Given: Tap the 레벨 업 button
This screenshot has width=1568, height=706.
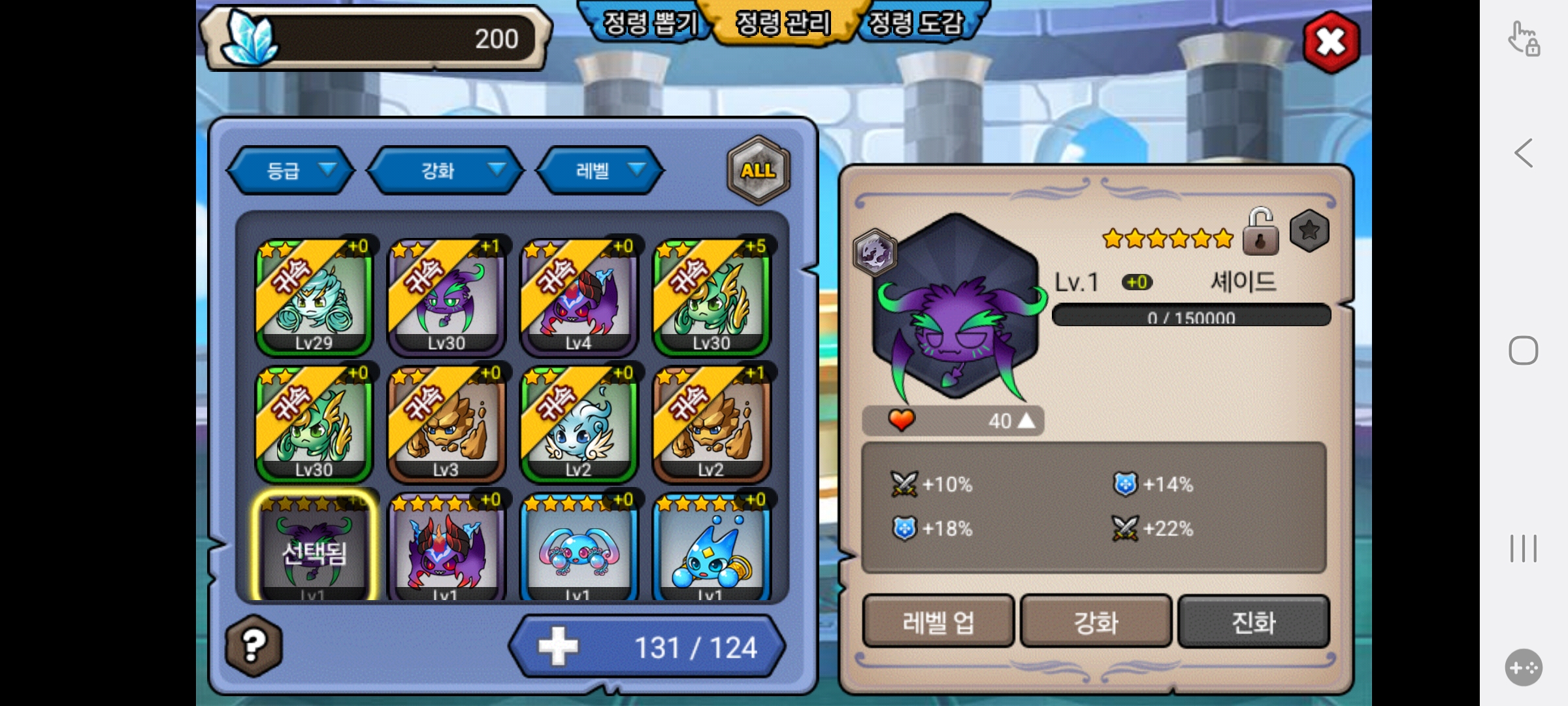Looking at the screenshot, I should (x=938, y=622).
